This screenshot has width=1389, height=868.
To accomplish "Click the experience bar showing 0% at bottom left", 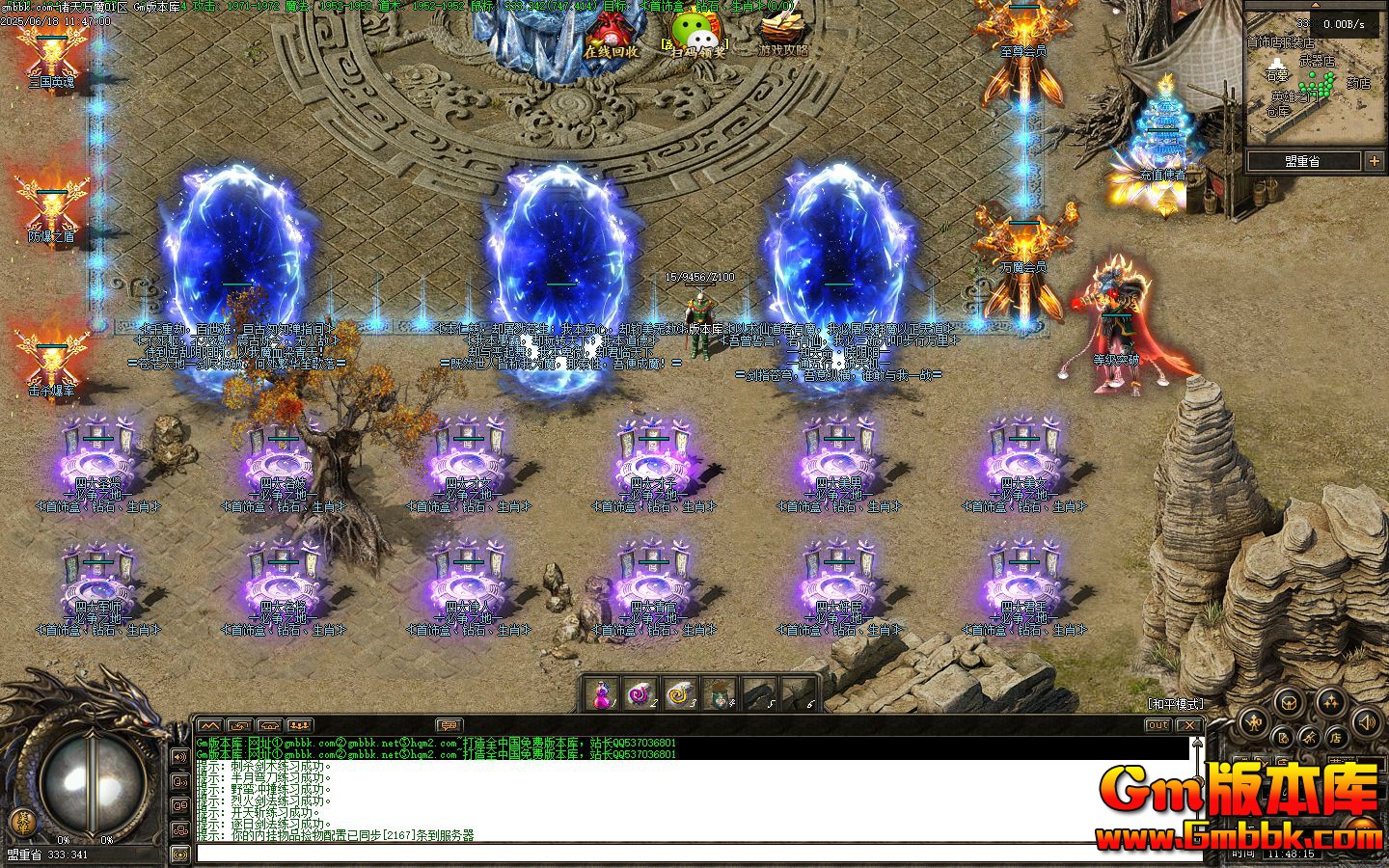I will tap(66, 839).
